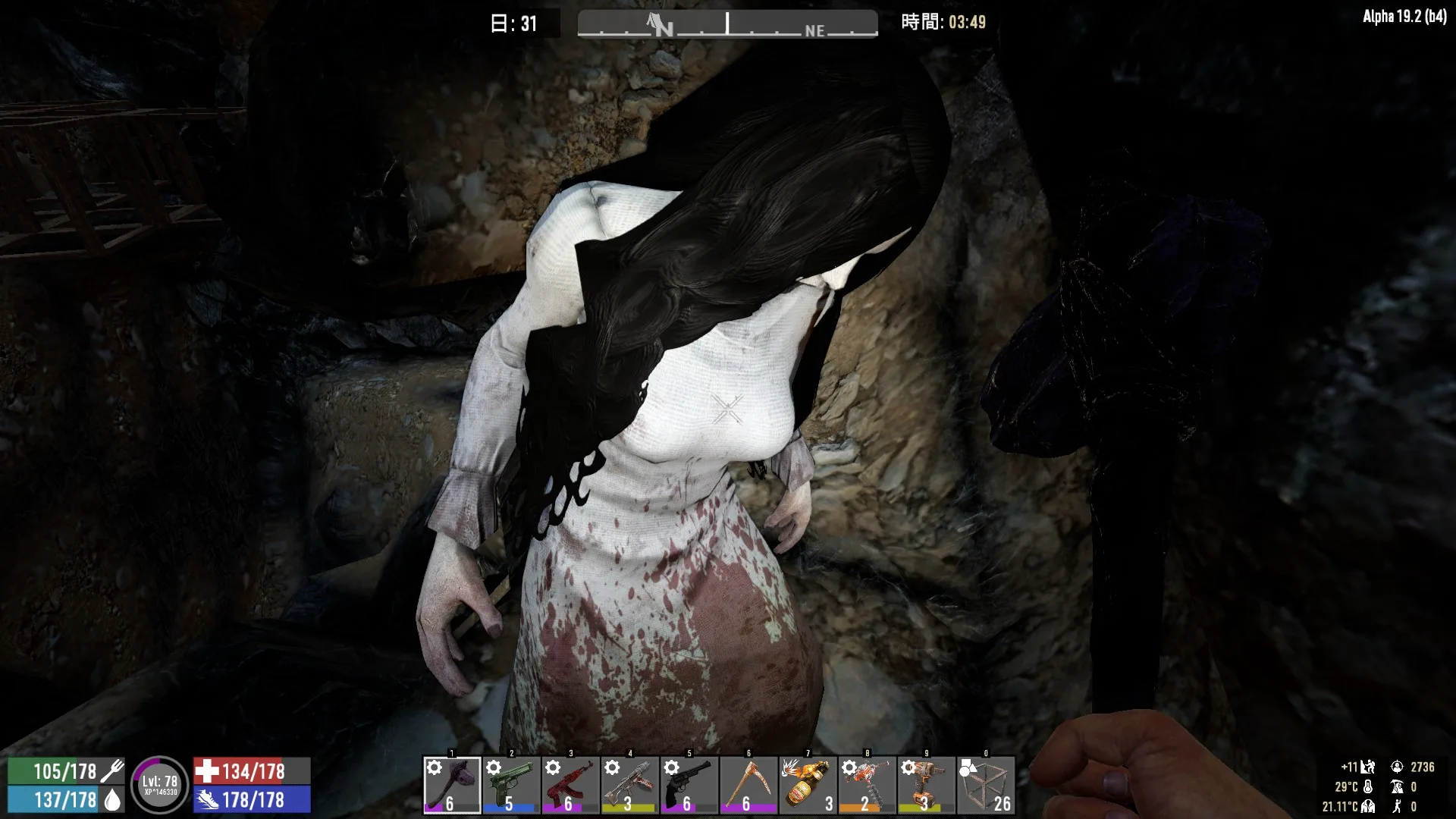
Task: Equip the black revolver
Action: click(689, 785)
